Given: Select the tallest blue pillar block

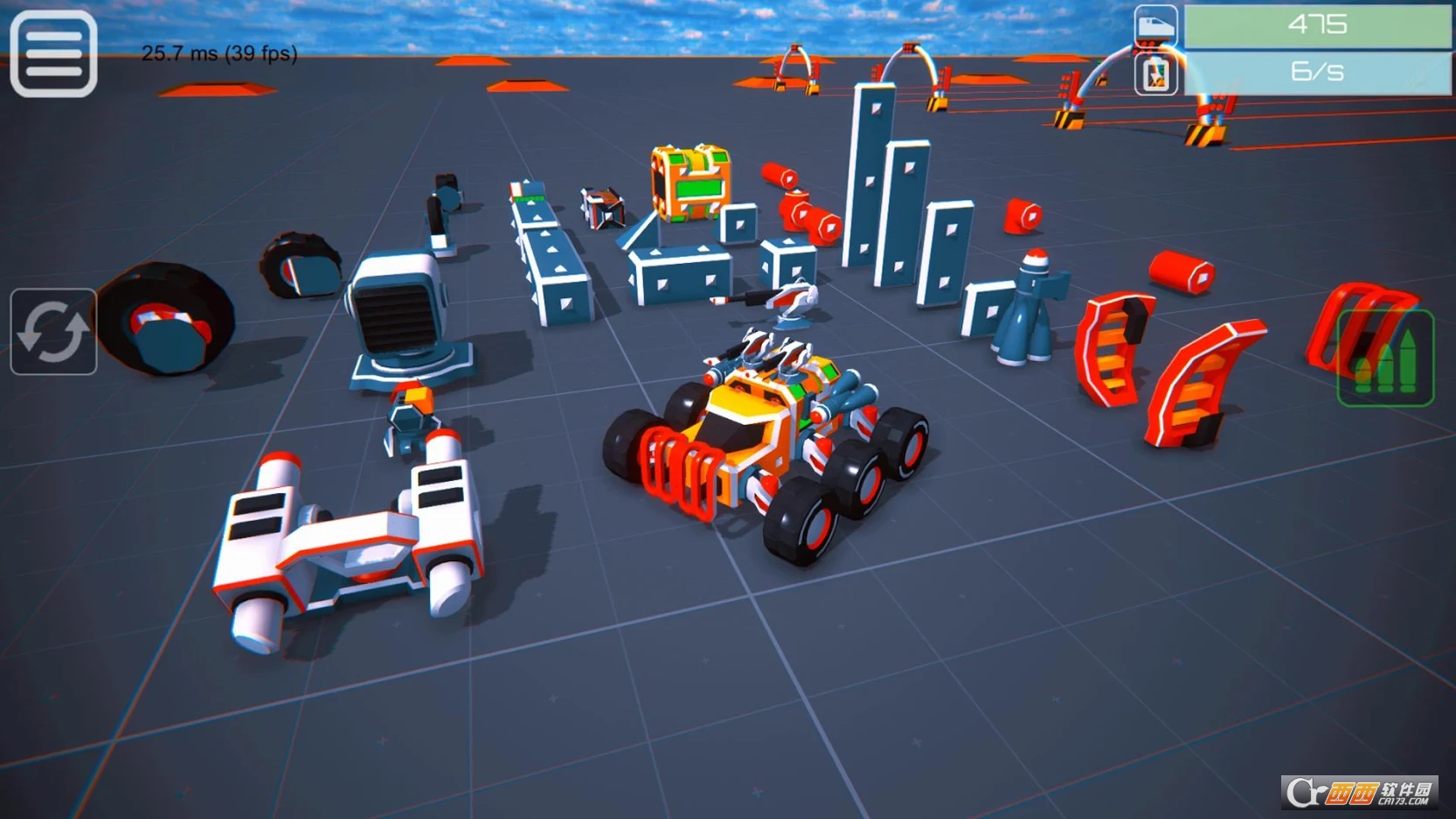Looking at the screenshot, I should coord(874,175).
